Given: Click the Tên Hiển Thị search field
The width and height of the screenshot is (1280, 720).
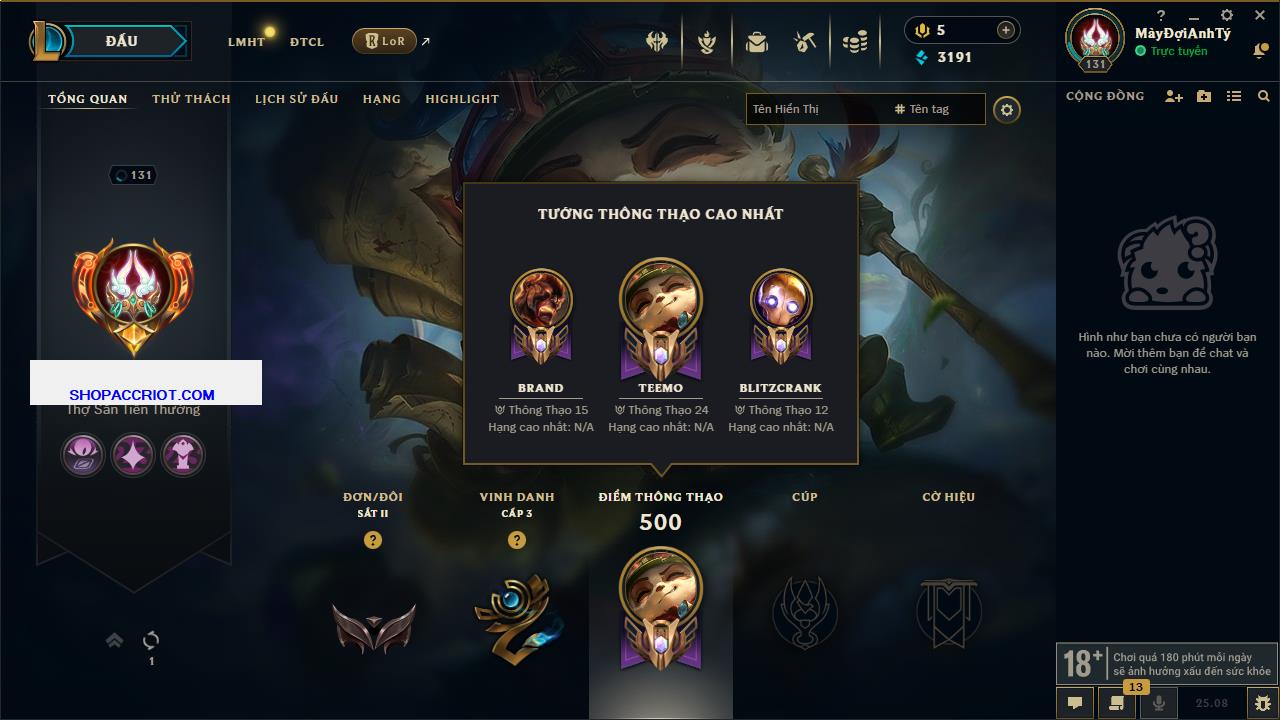Looking at the screenshot, I should [815, 109].
